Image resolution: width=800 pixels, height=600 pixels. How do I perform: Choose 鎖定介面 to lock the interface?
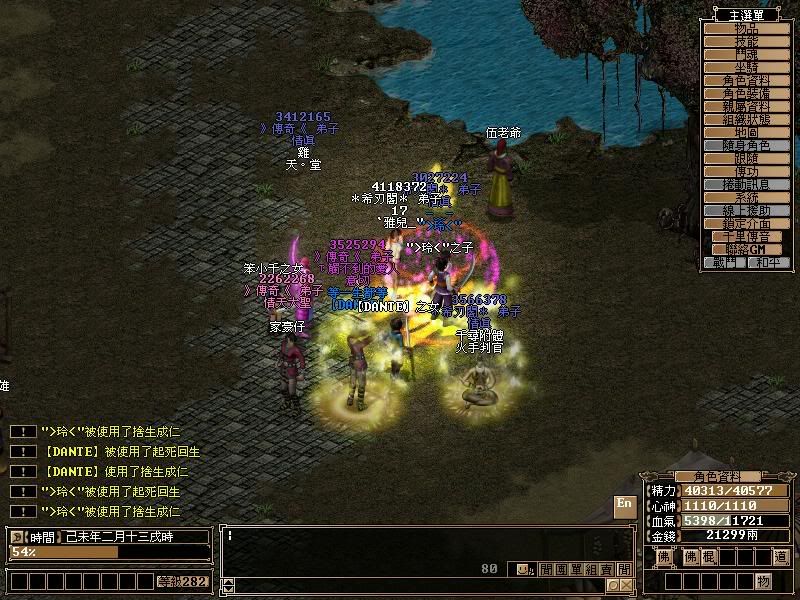pos(746,223)
